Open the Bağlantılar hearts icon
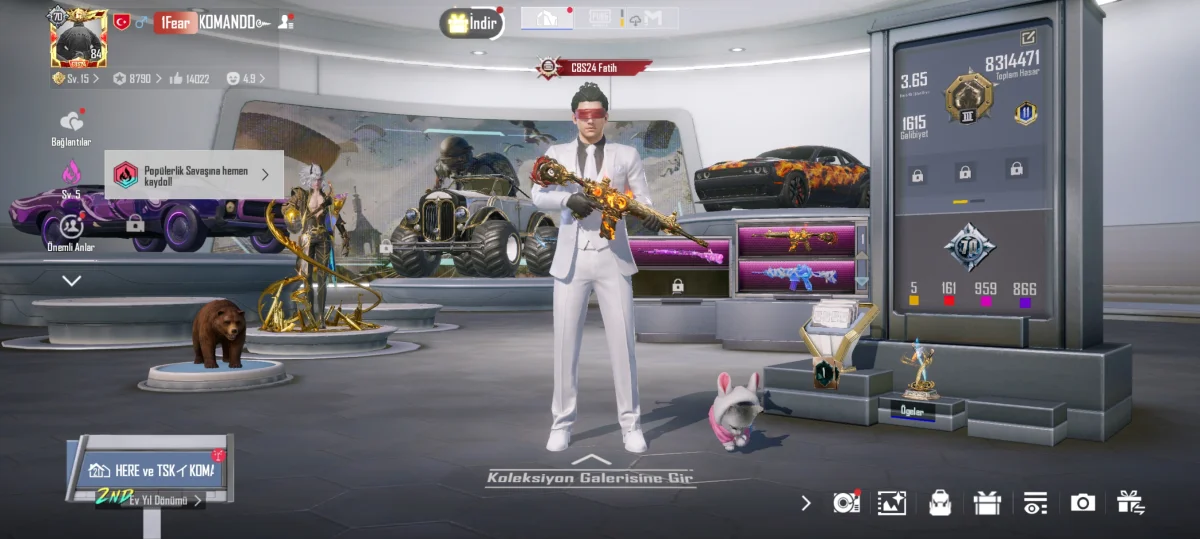 point(71,122)
